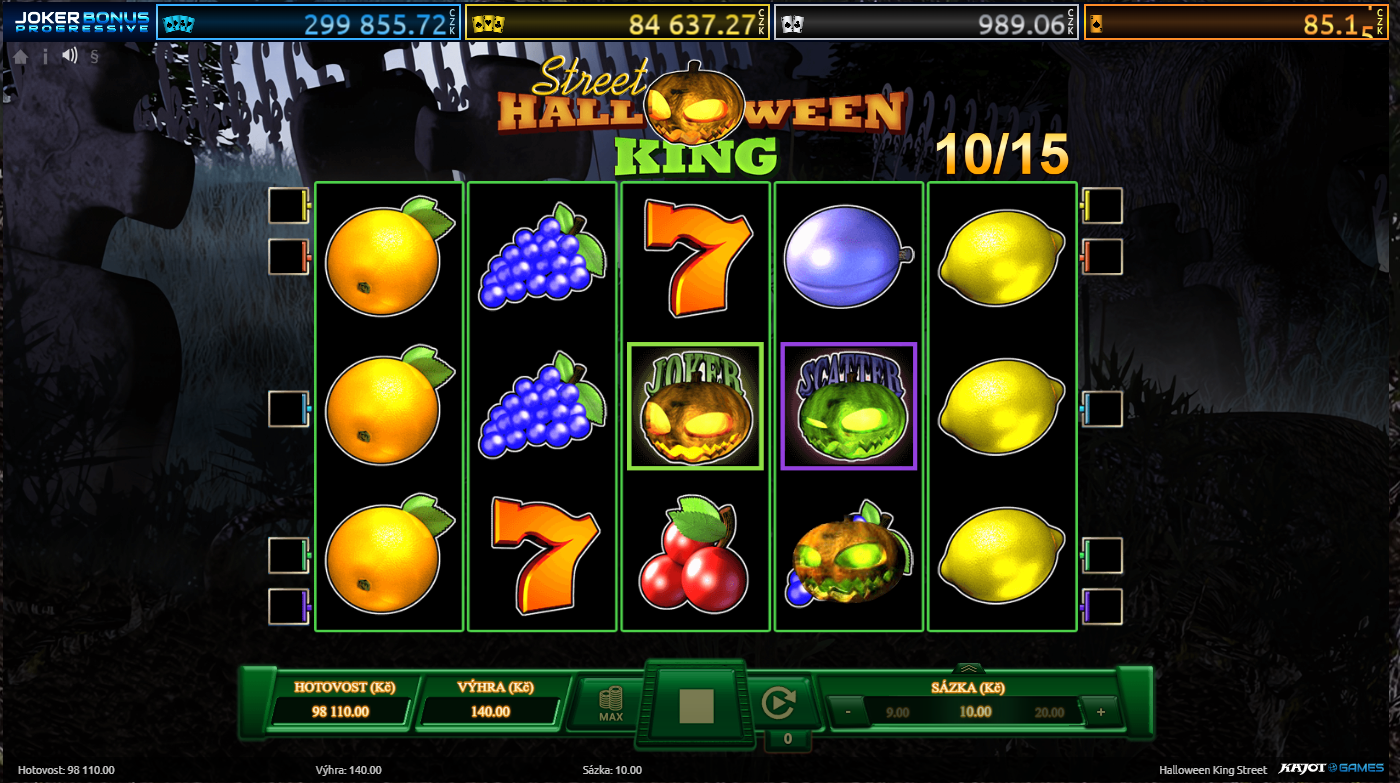The width and height of the screenshot is (1400, 783).
Task: Set the bet to MAX
Action: [611, 704]
